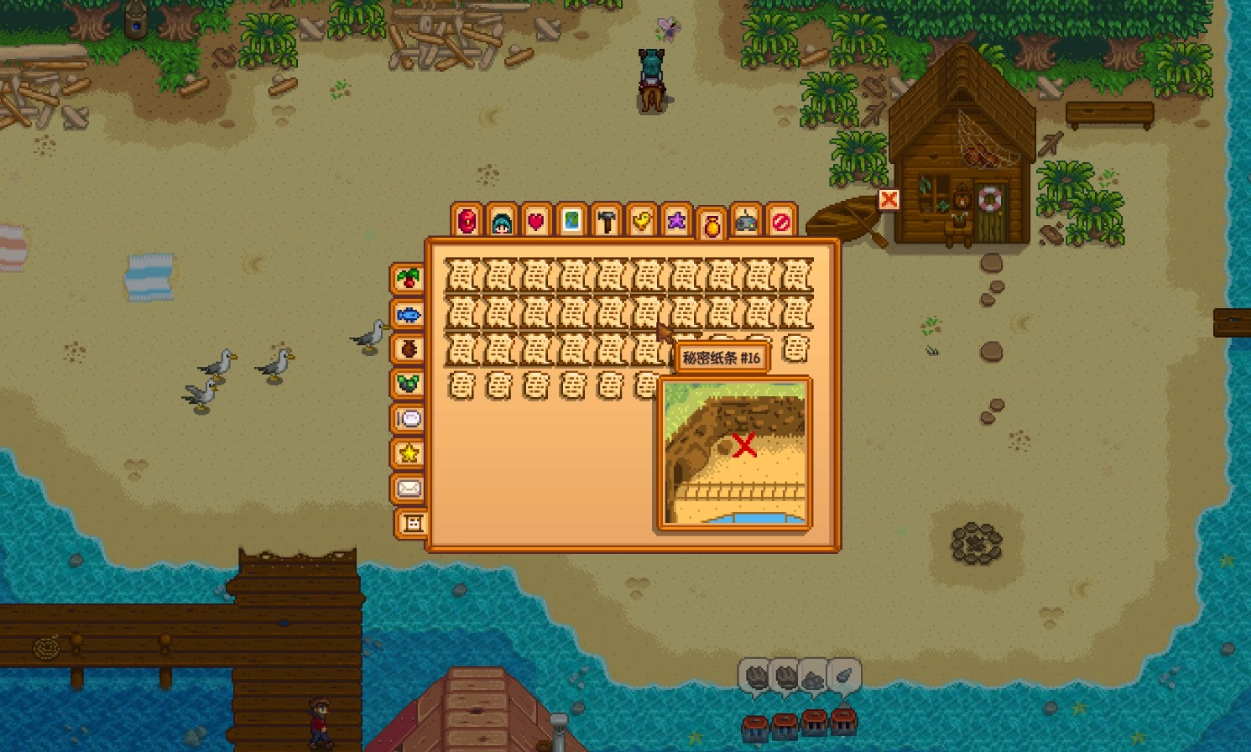This screenshot has height=752, width=1251.
Task: Open the achievements star tab
Action: pyautogui.click(x=408, y=454)
